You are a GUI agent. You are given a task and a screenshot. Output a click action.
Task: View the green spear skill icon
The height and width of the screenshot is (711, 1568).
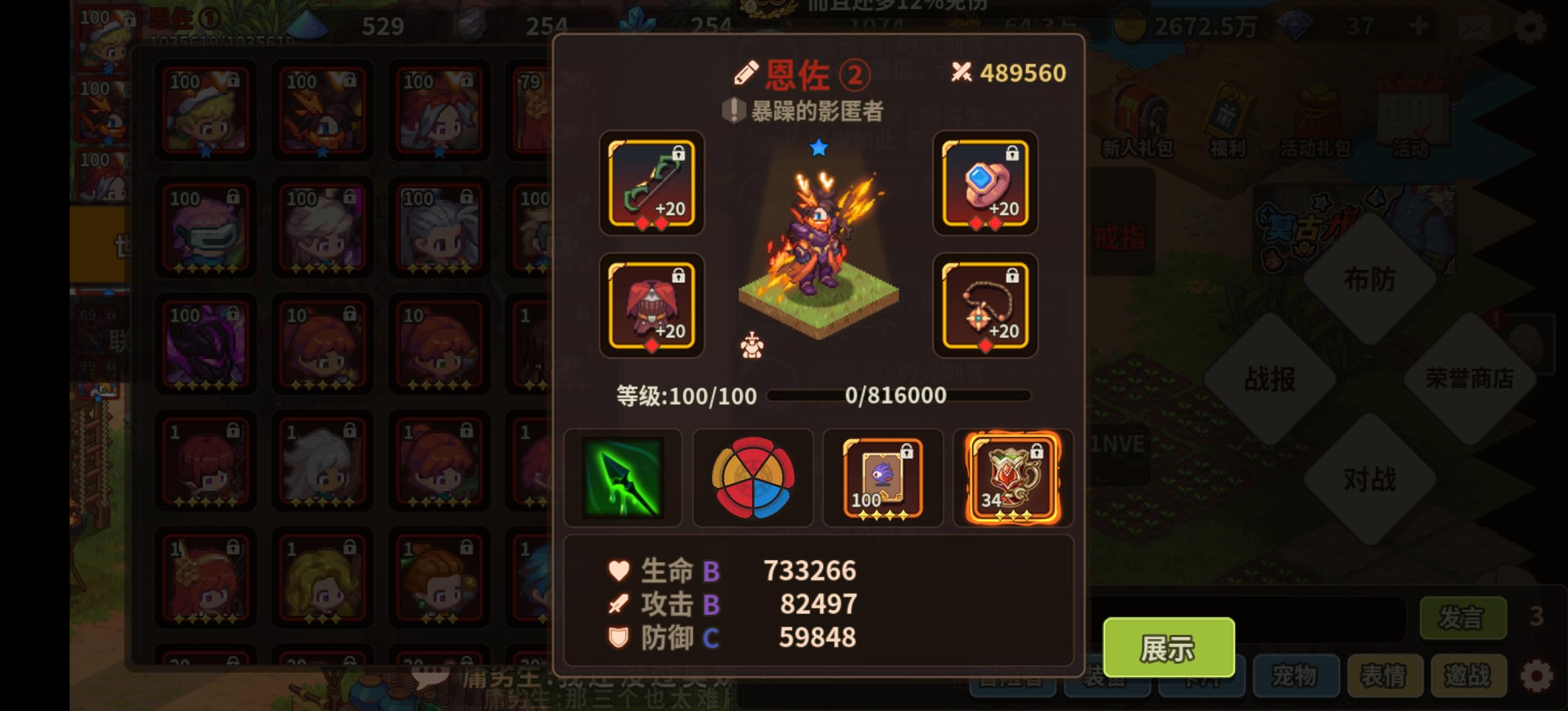click(624, 478)
